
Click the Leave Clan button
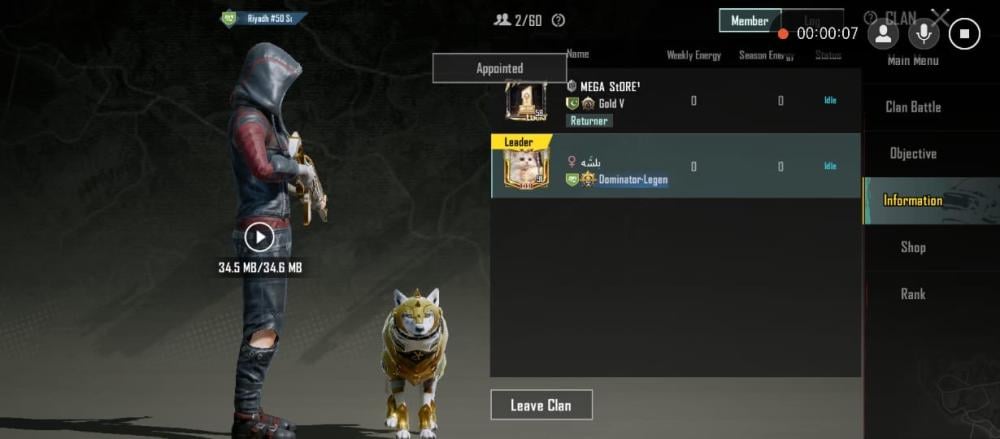coord(541,405)
